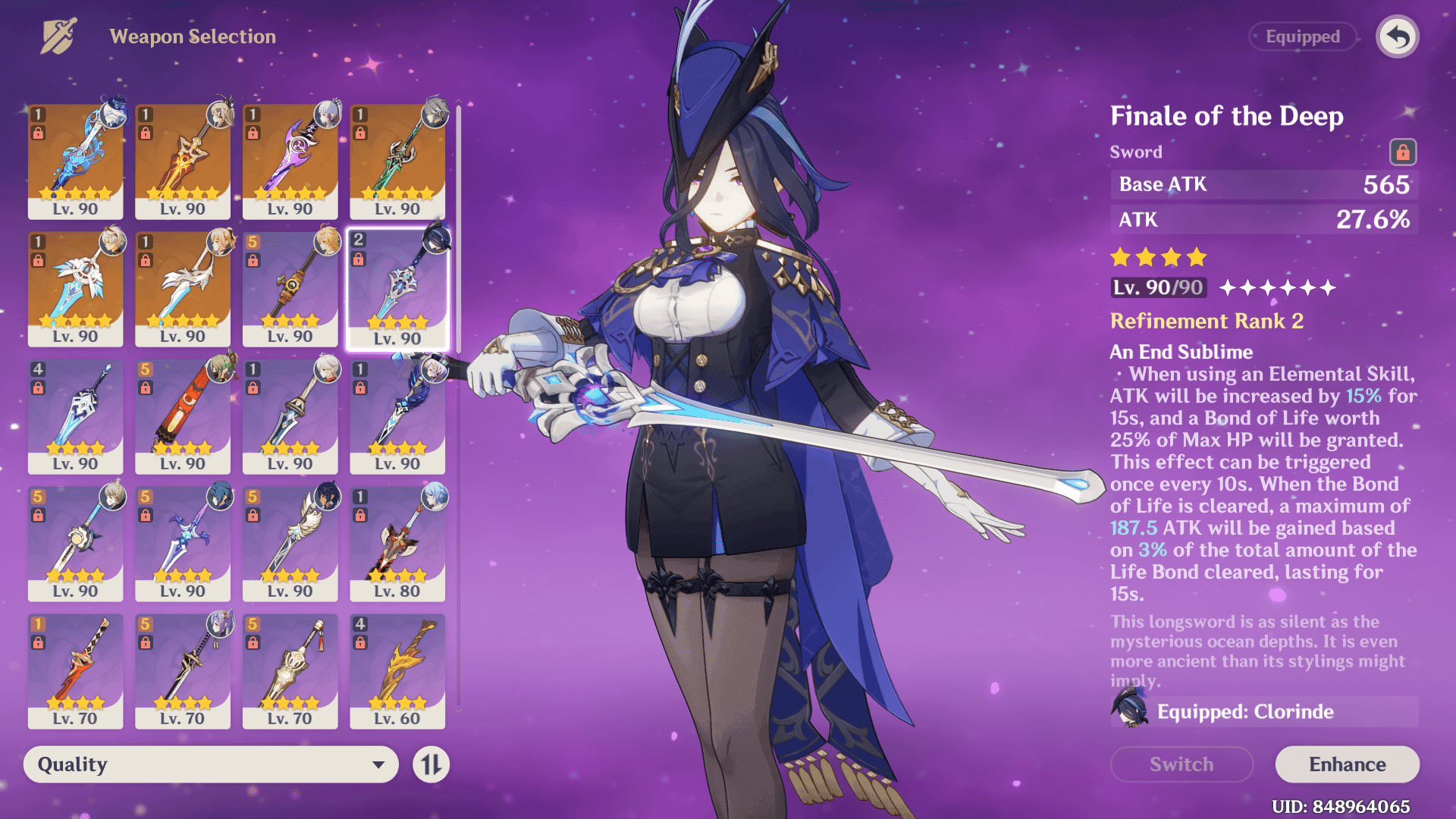1456x819 pixels.
Task: Select the crescent-guard Xiphos' Moonlight sword
Action: click(183, 543)
